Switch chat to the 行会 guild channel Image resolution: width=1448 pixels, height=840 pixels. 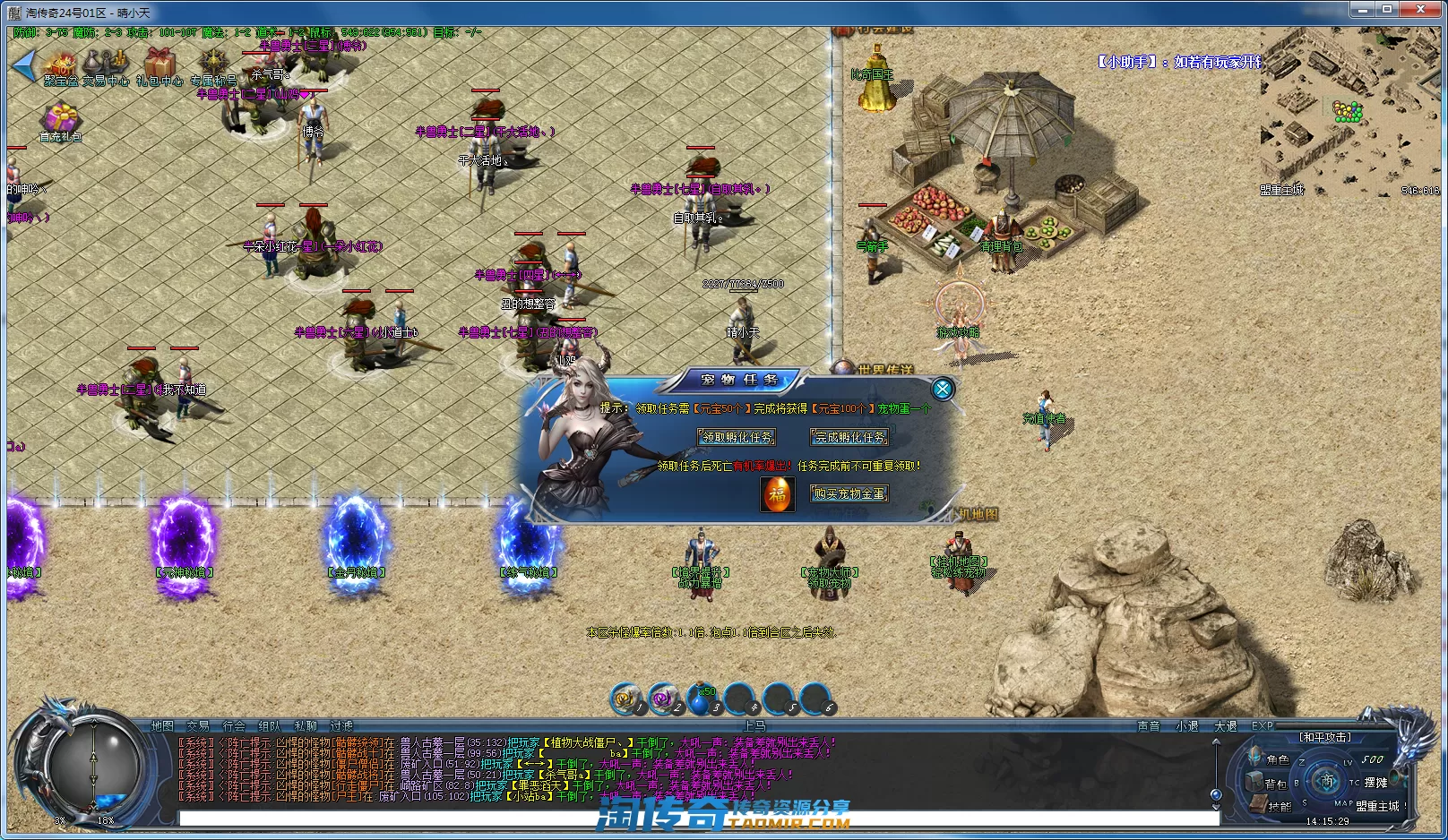tap(234, 726)
